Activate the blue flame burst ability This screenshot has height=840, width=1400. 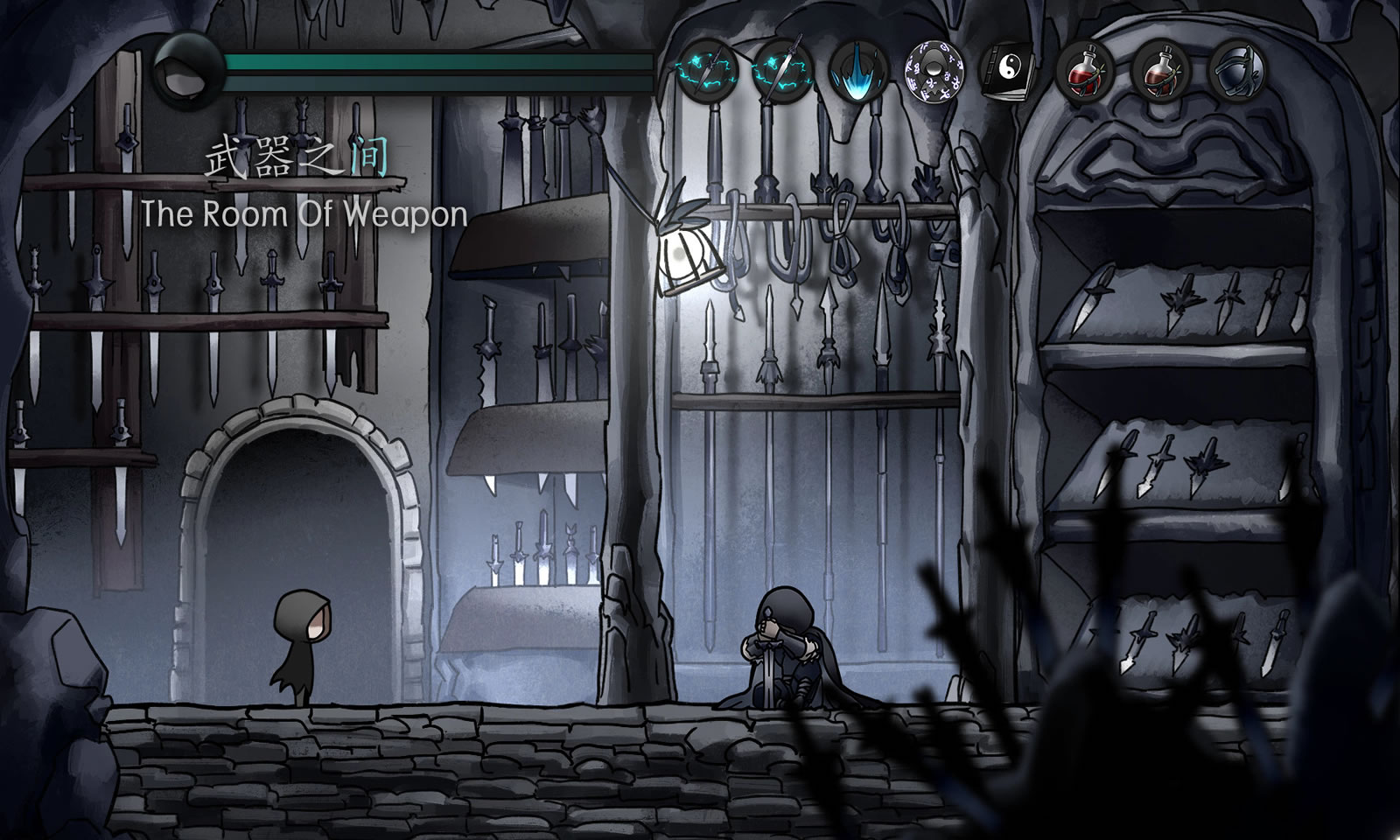pos(857,69)
